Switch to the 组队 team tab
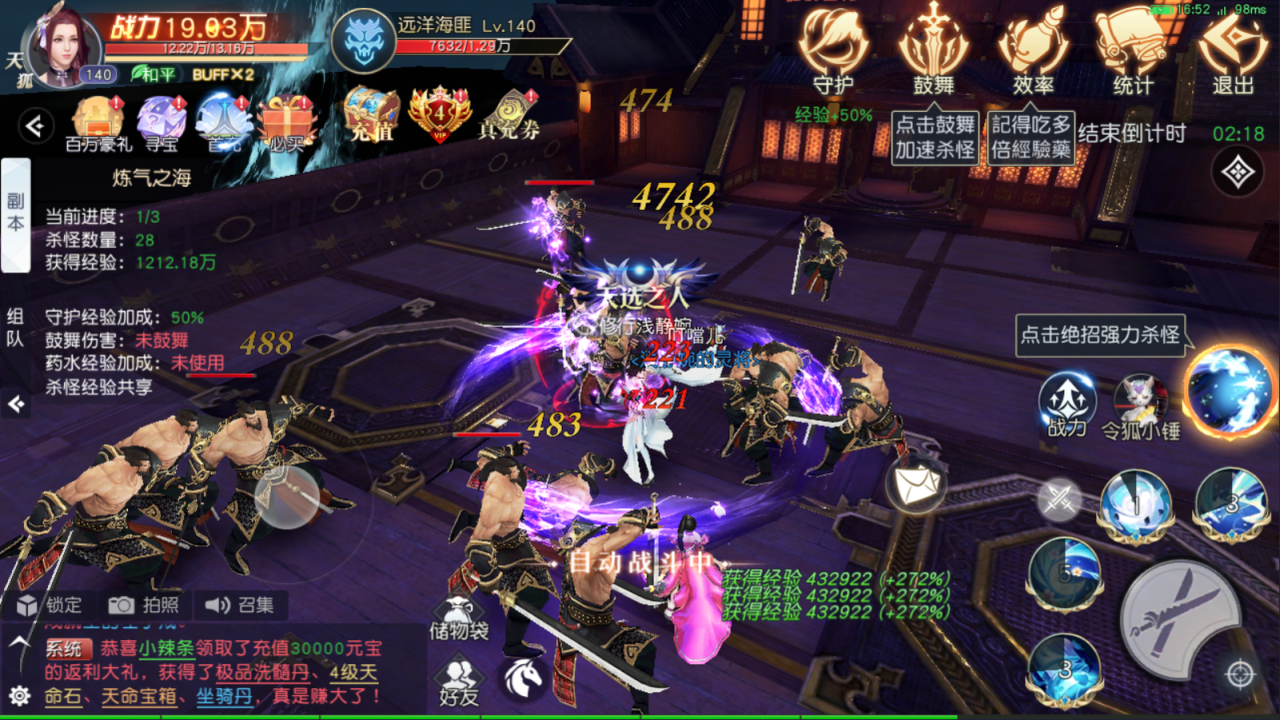 tap(15, 327)
